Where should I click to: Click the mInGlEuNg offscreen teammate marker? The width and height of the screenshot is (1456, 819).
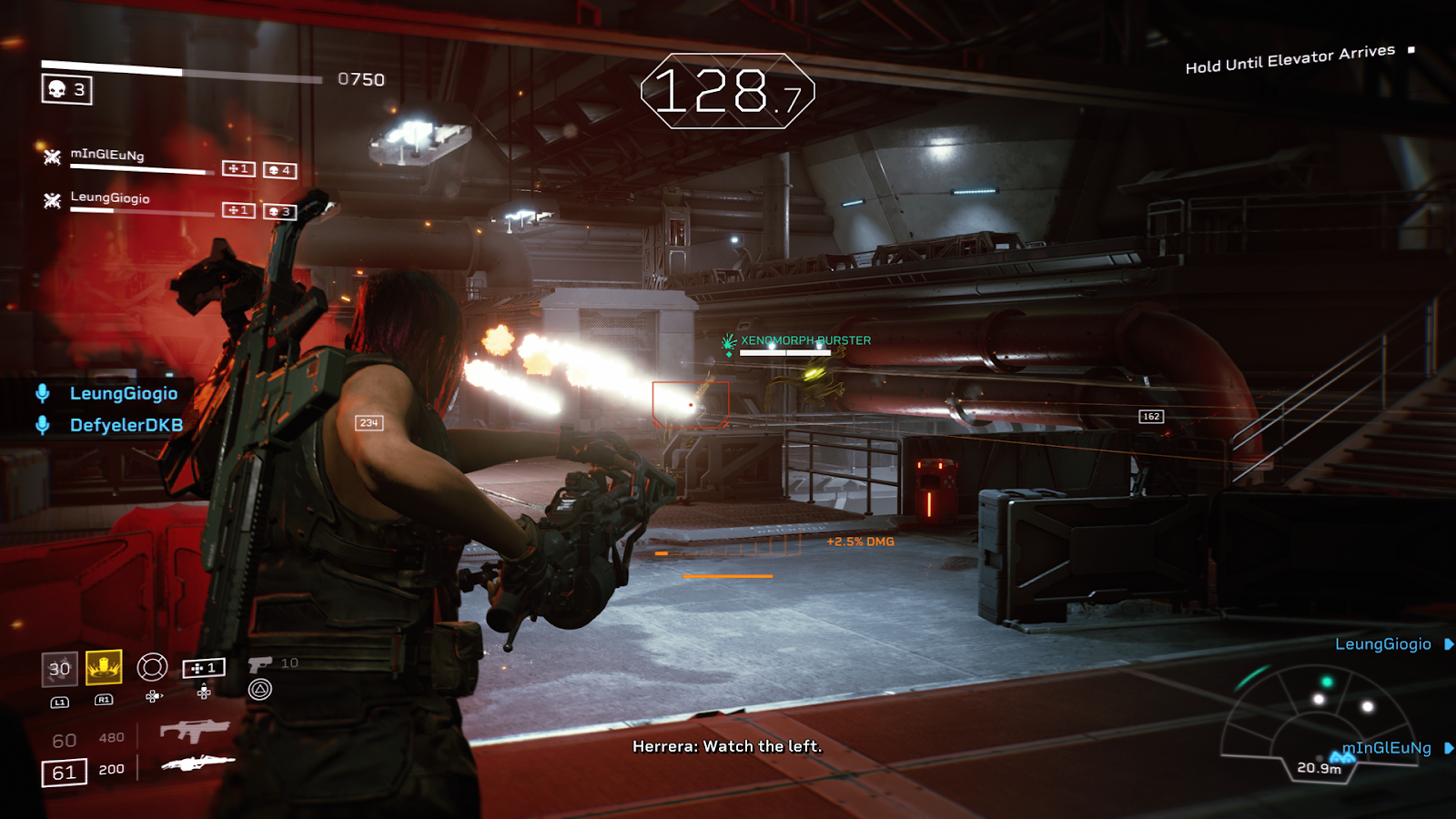click(x=1387, y=748)
